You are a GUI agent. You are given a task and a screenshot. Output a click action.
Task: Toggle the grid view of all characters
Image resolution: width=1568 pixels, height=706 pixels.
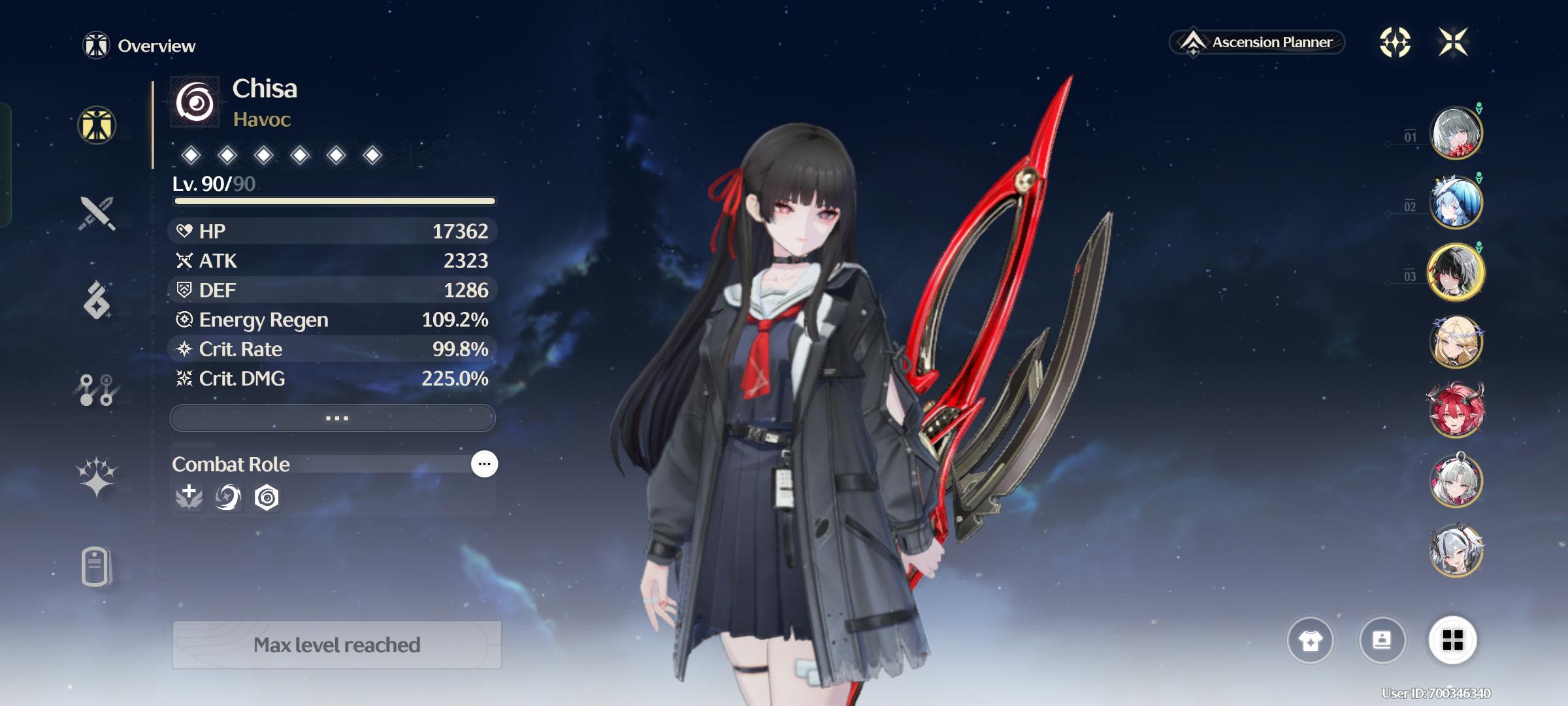tap(1452, 641)
